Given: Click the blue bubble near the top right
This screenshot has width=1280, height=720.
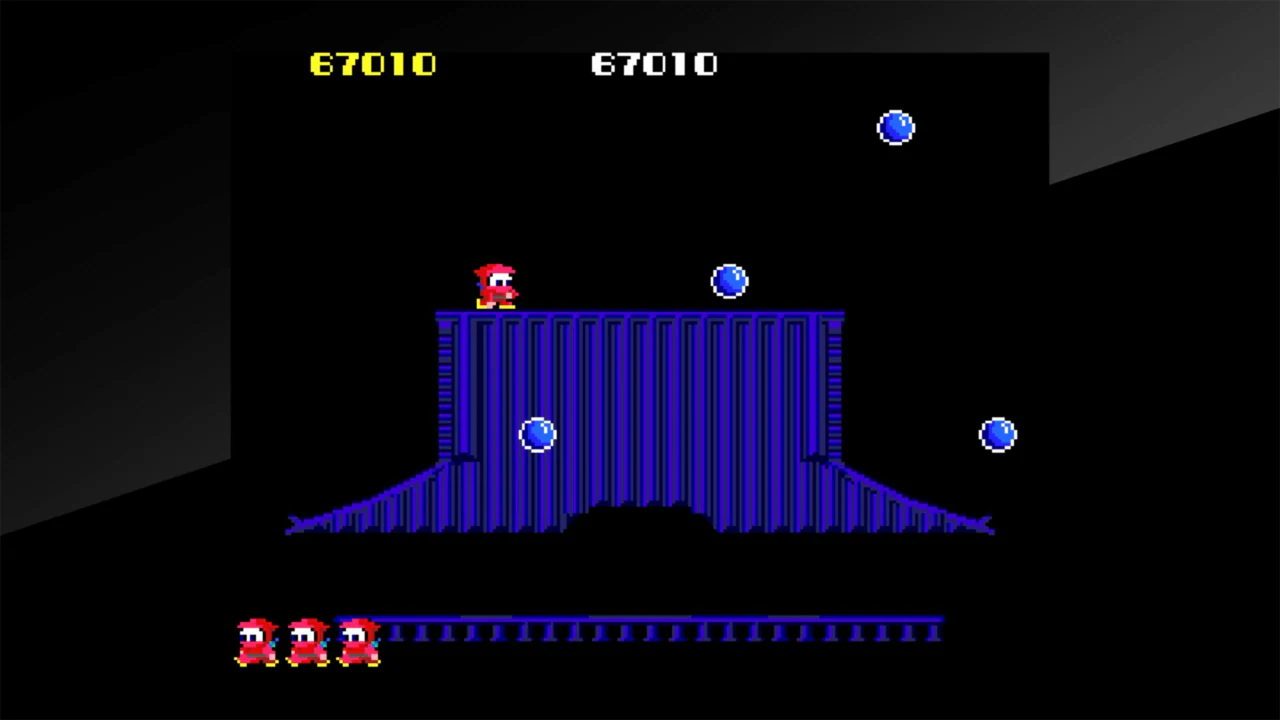Looking at the screenshot, I should [x=895, y=127].
